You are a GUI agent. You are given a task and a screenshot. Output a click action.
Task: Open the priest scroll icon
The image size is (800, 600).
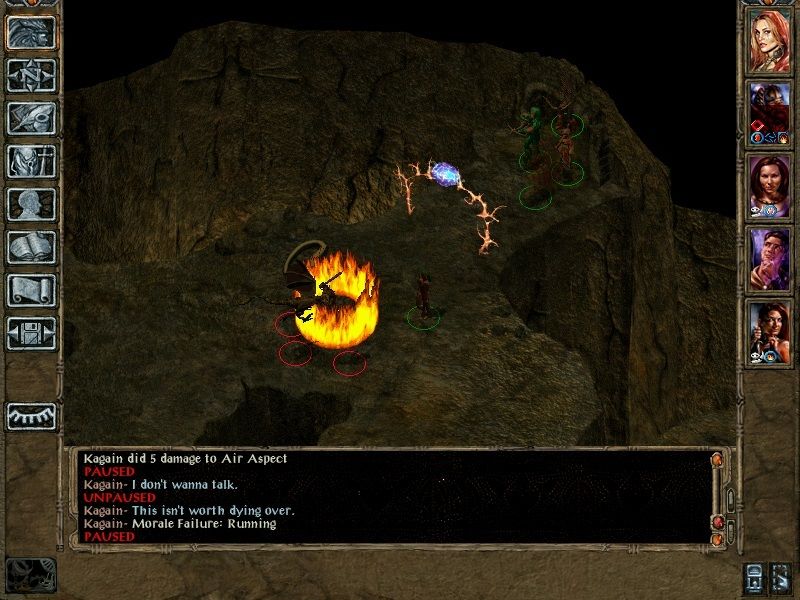coord(31,290)
